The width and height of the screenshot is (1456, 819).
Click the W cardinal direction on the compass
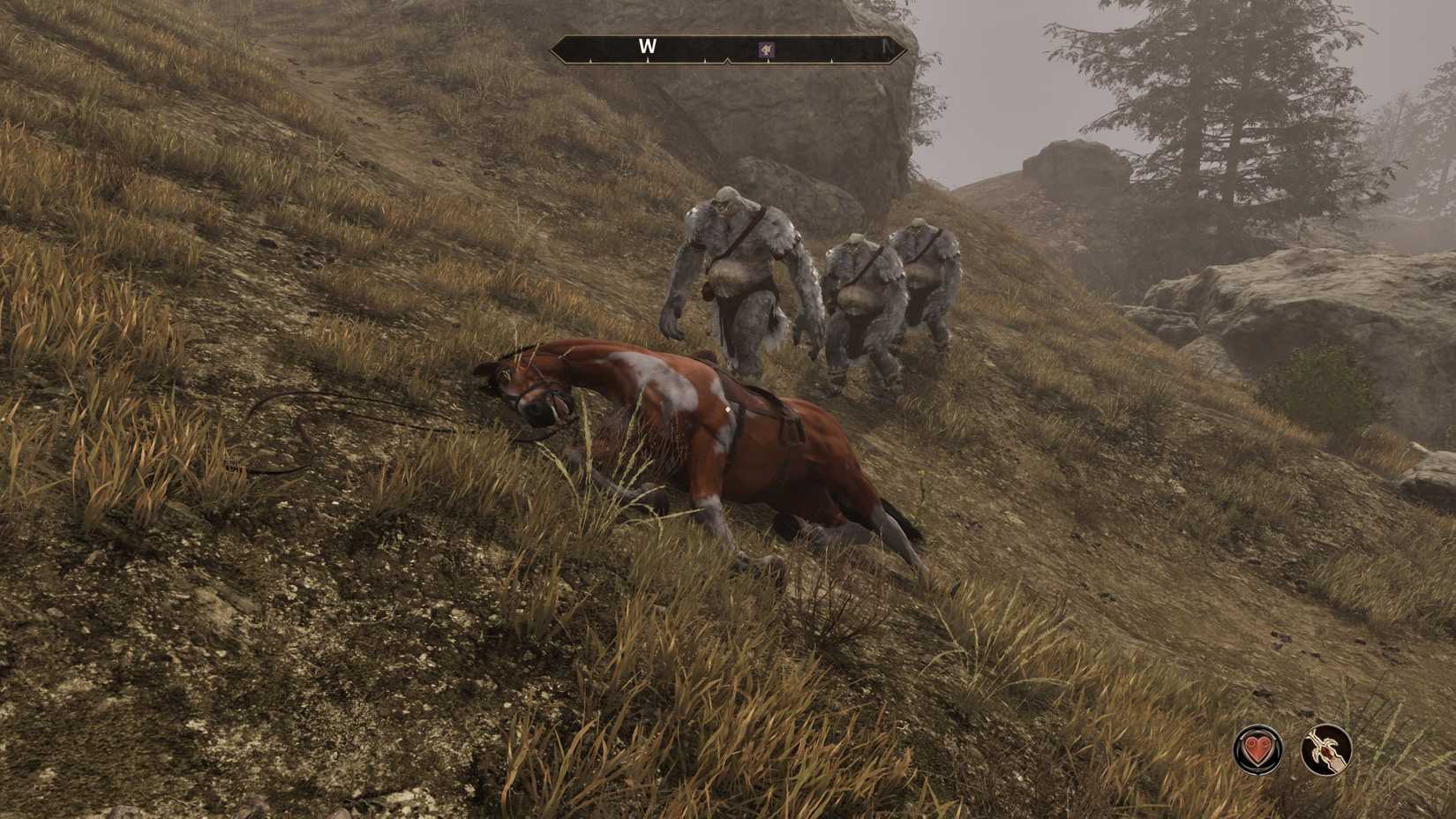pos(648,46)
